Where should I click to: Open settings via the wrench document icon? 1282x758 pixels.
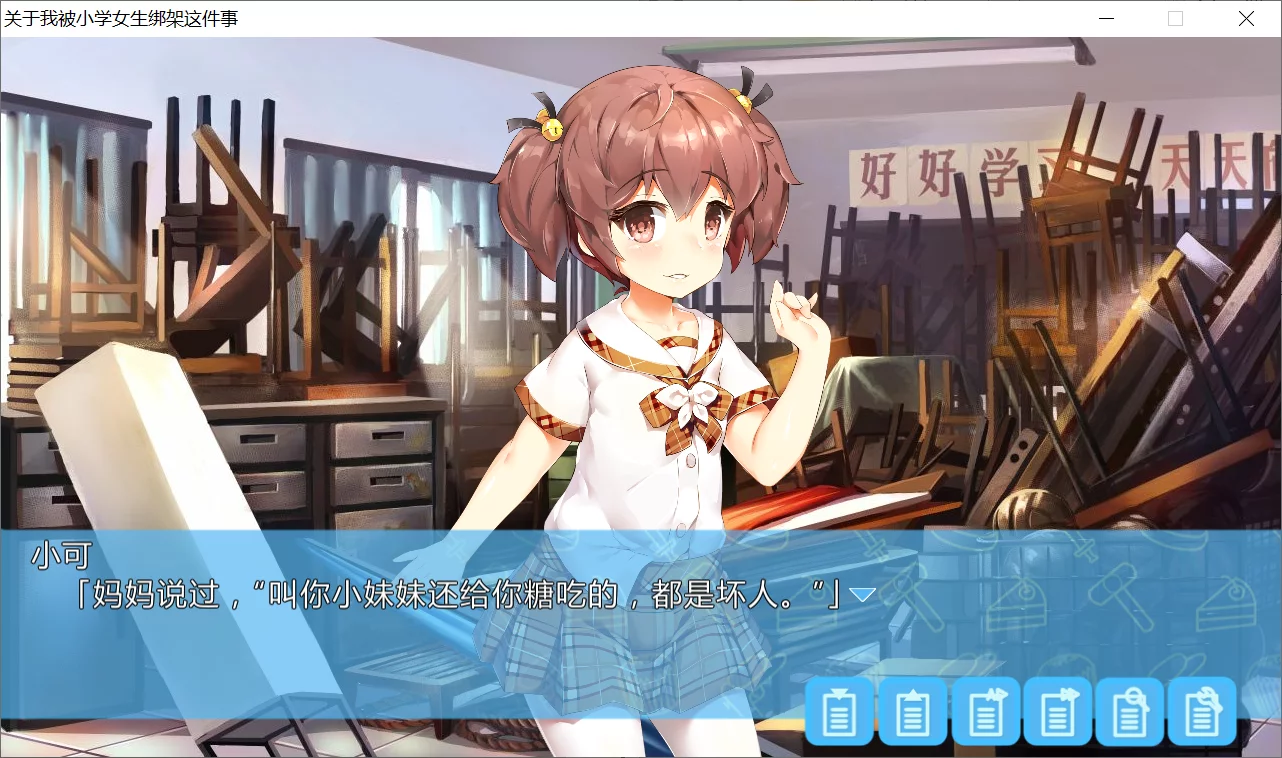coord(1202,713)
